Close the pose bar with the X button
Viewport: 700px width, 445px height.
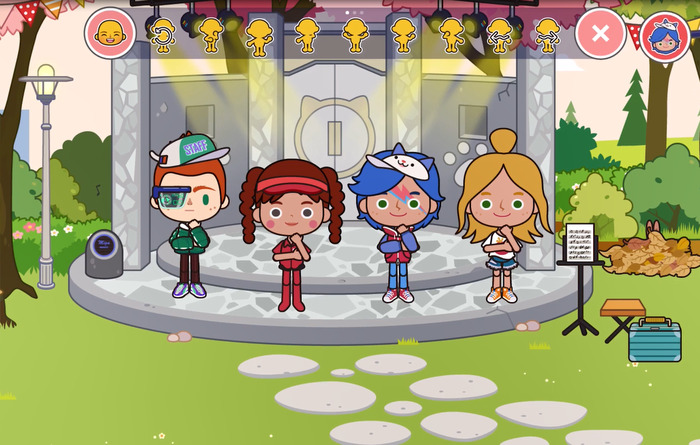click(x=600, y=34)
